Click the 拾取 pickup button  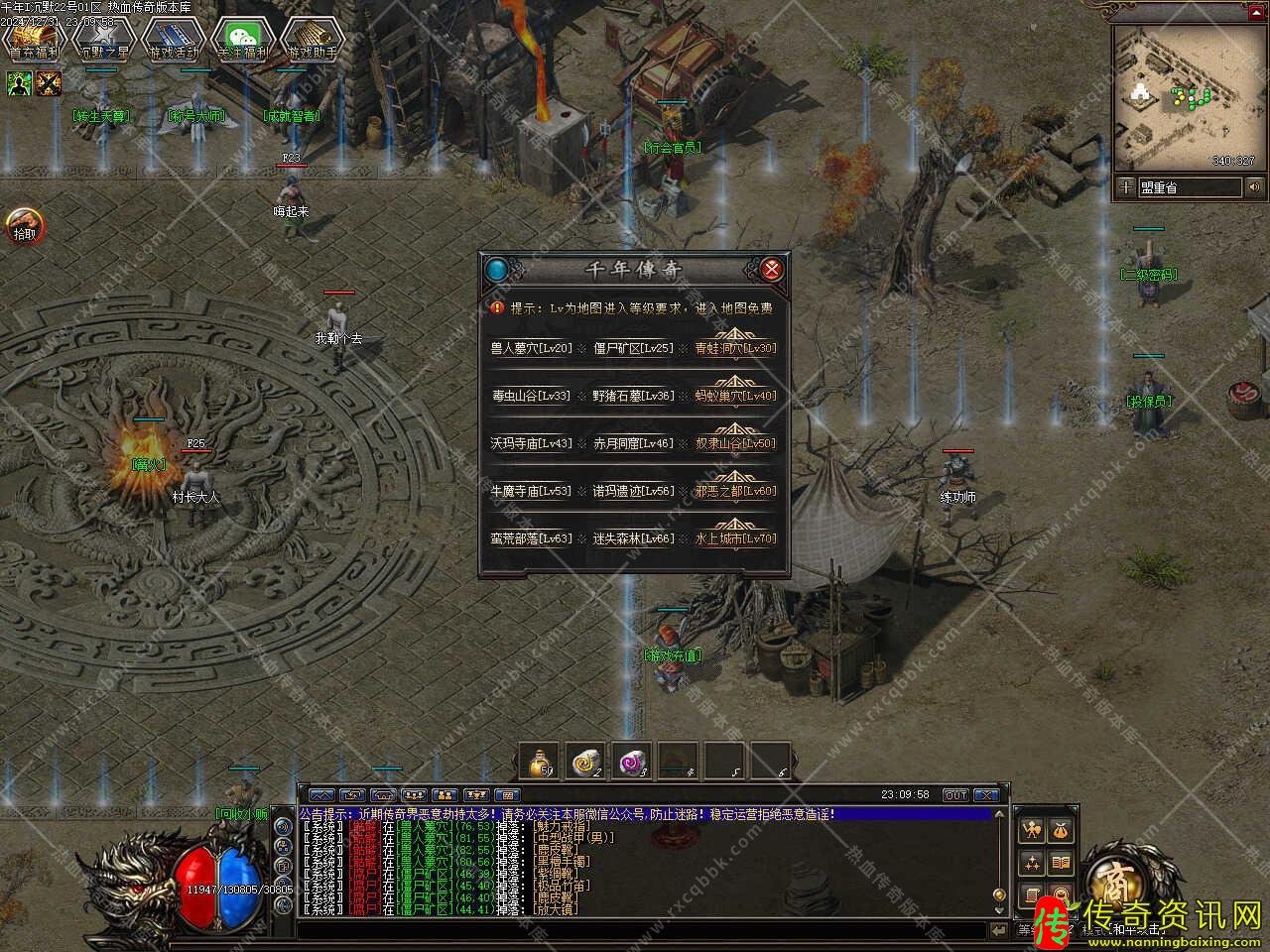24,225
